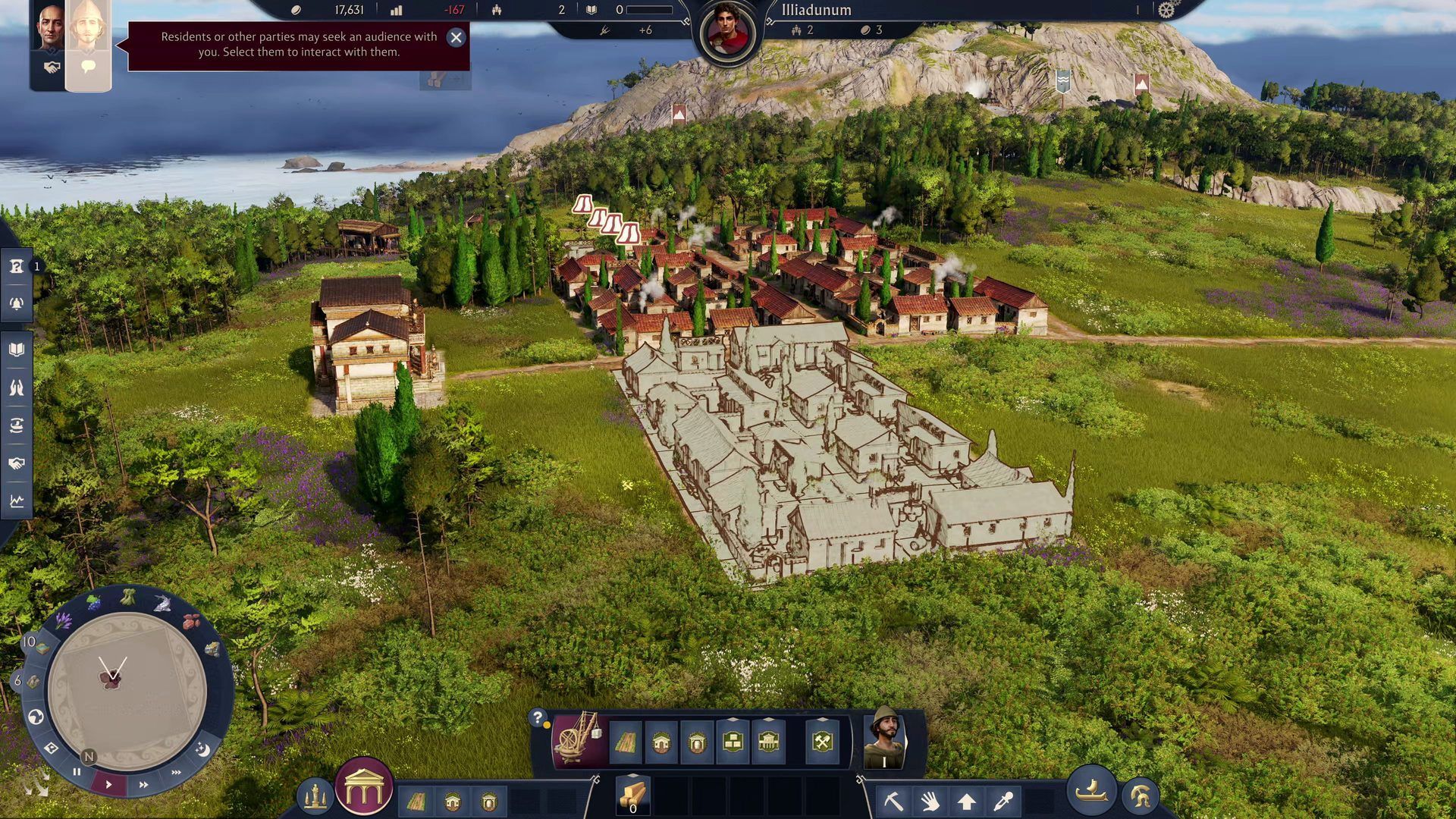The width and height of the screenshot is (1456, 819).
Task: Choose the eyedropper copy tool
Action: click(x=1003, y=800)
